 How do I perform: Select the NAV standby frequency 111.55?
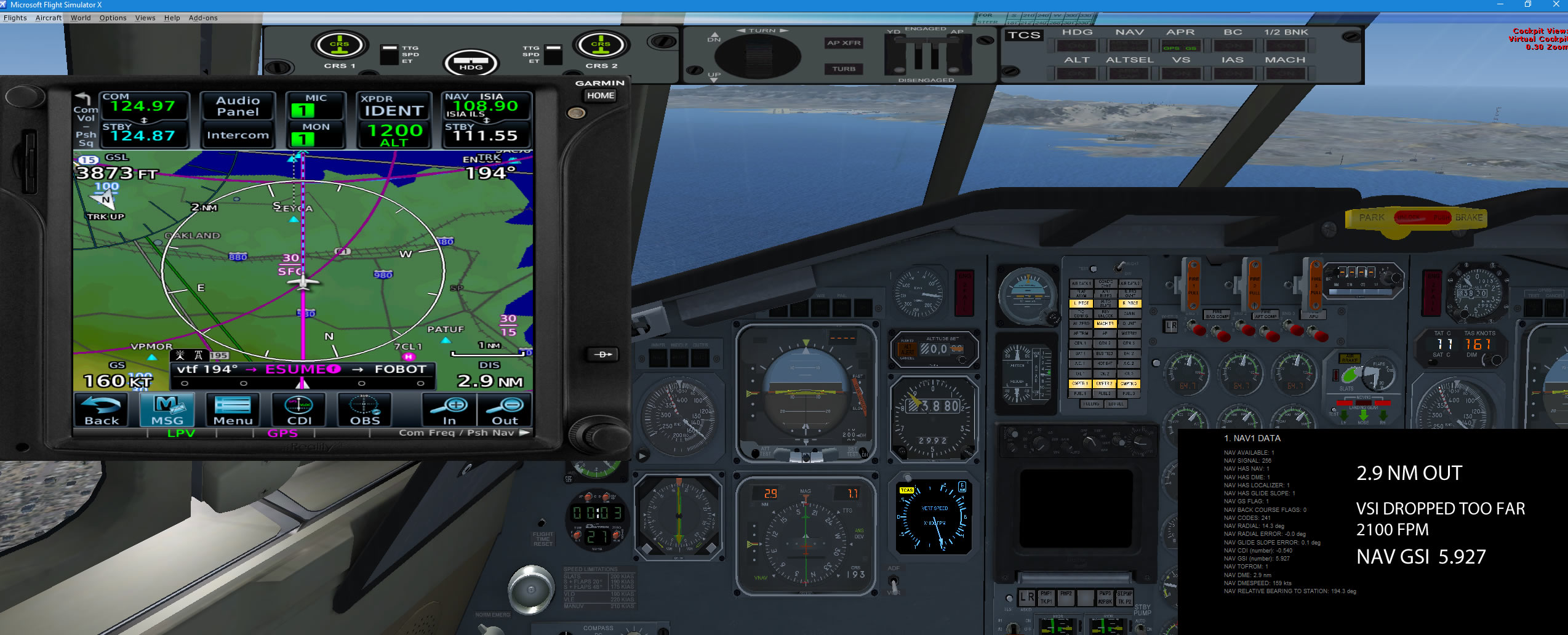coord(486,135)
